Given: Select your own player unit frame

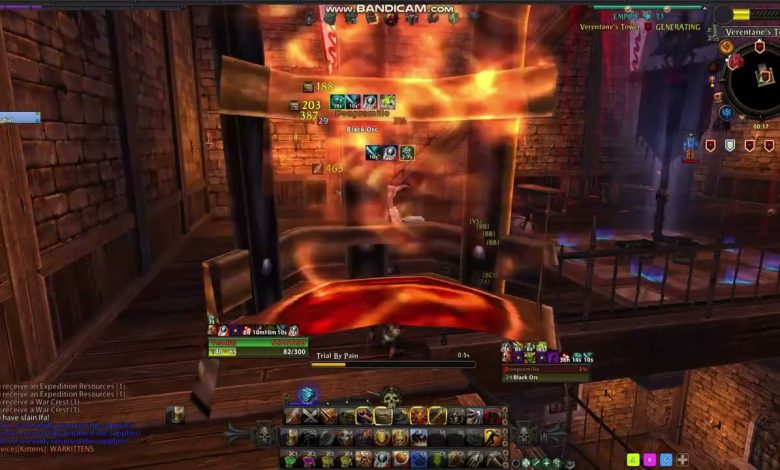Looking at the screenshot, I should click(260, 346).
